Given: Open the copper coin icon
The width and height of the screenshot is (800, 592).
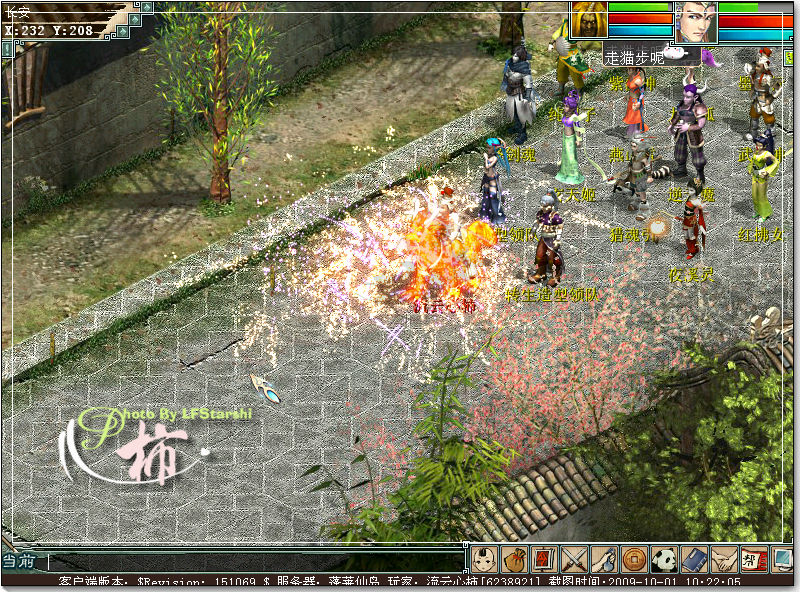Looking at the screenshot, I should (633, 559).
